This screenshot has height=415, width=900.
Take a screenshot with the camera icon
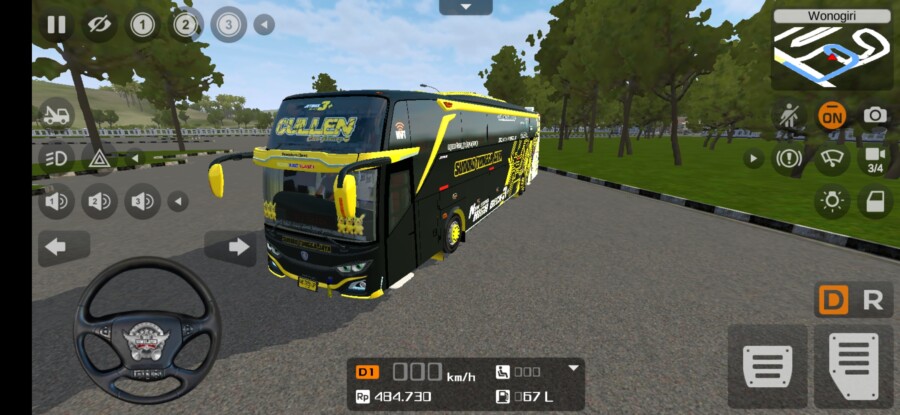tap(875, 115)
